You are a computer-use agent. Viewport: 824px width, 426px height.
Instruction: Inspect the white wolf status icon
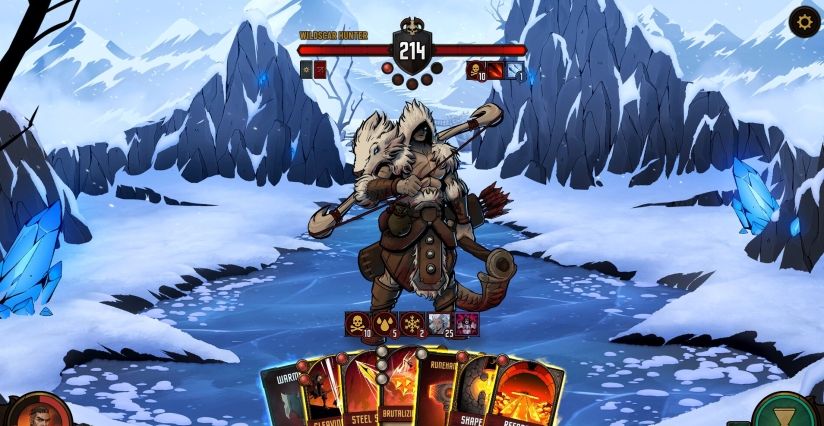pyautogui.click(x=438, y=324)
